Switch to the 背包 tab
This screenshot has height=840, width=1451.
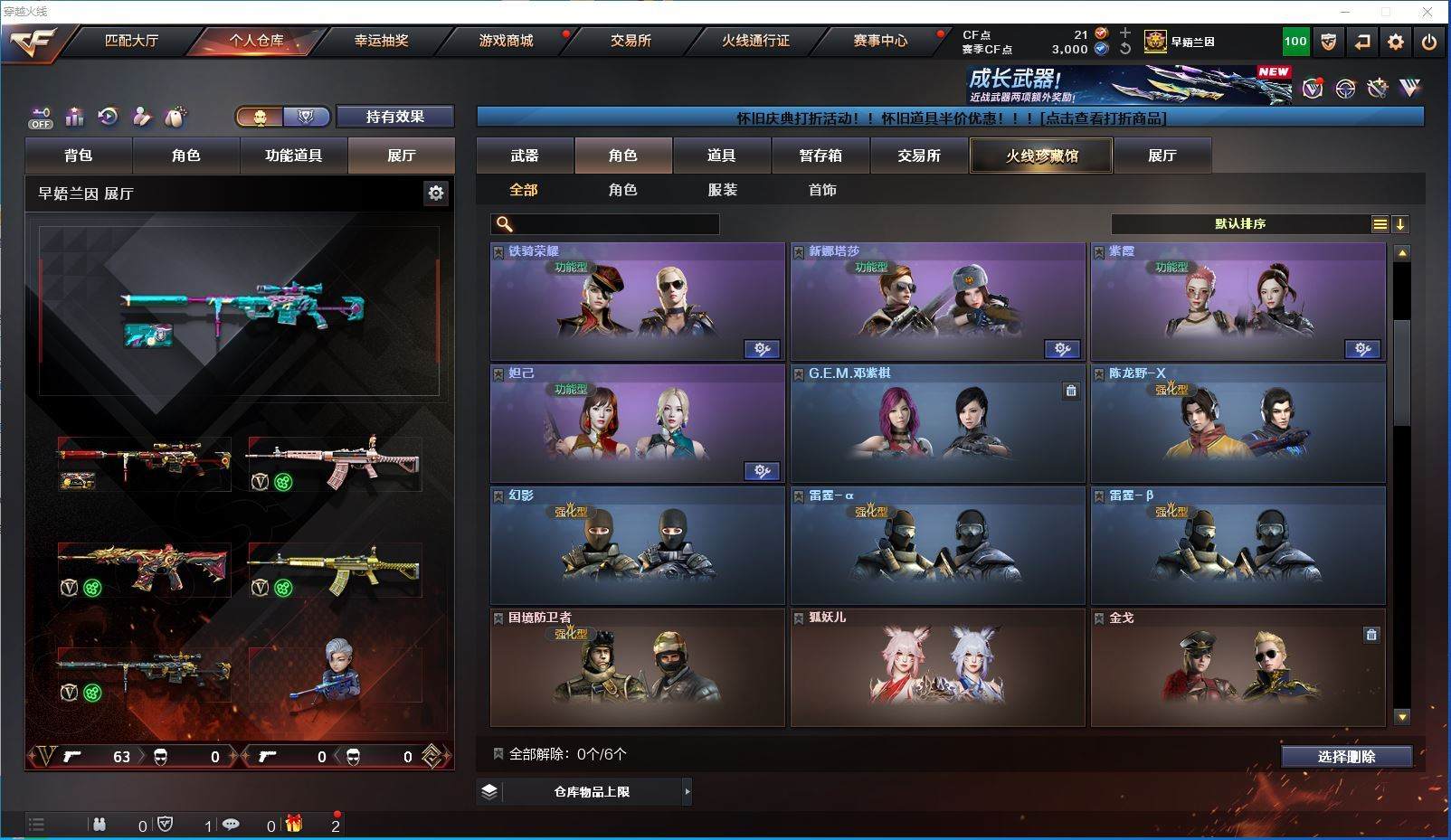79,156
